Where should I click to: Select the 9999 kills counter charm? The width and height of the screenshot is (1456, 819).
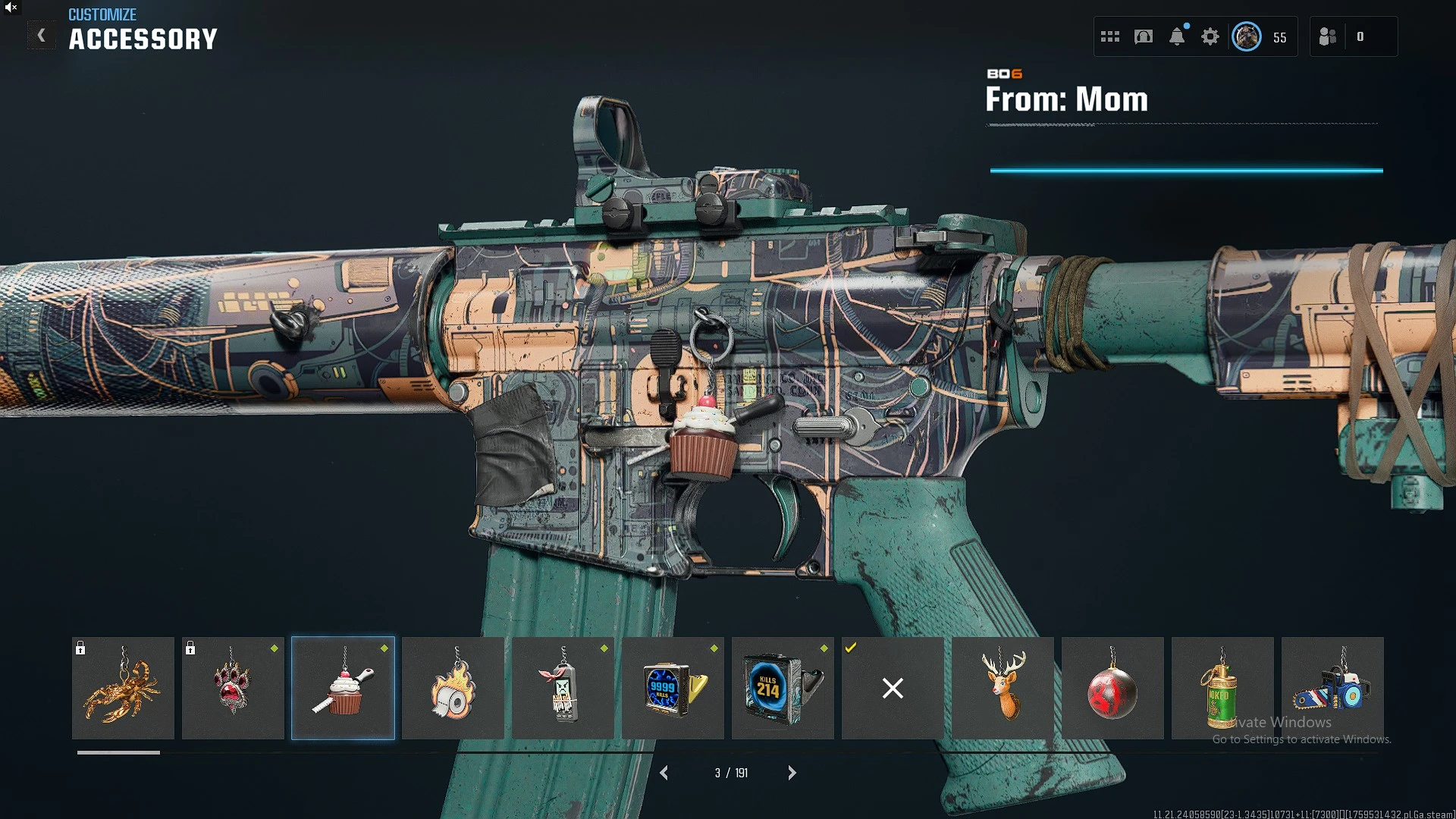point(673,688)
